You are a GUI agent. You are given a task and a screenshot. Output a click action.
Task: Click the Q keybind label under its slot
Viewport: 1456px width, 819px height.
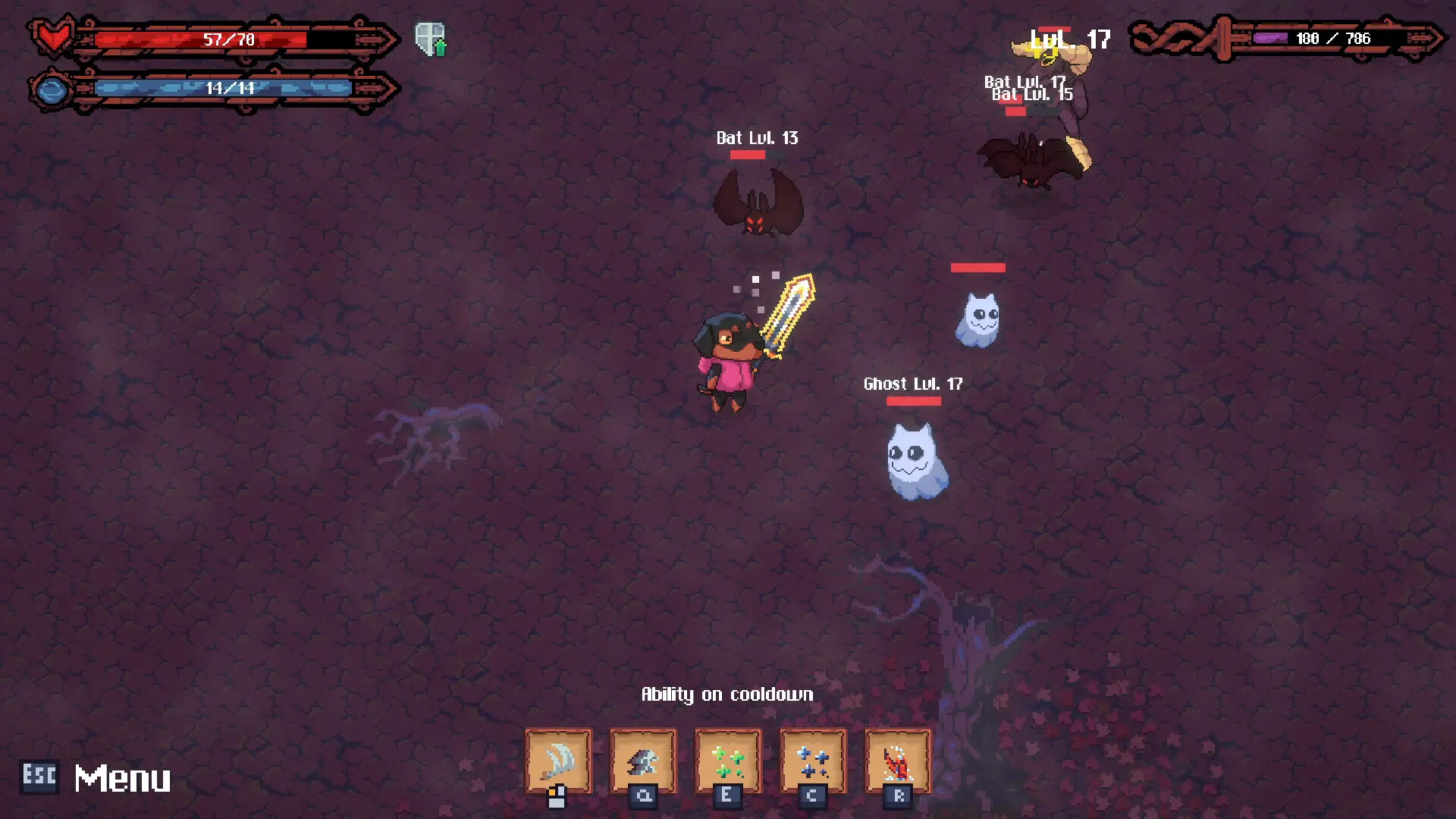[643, 797]
